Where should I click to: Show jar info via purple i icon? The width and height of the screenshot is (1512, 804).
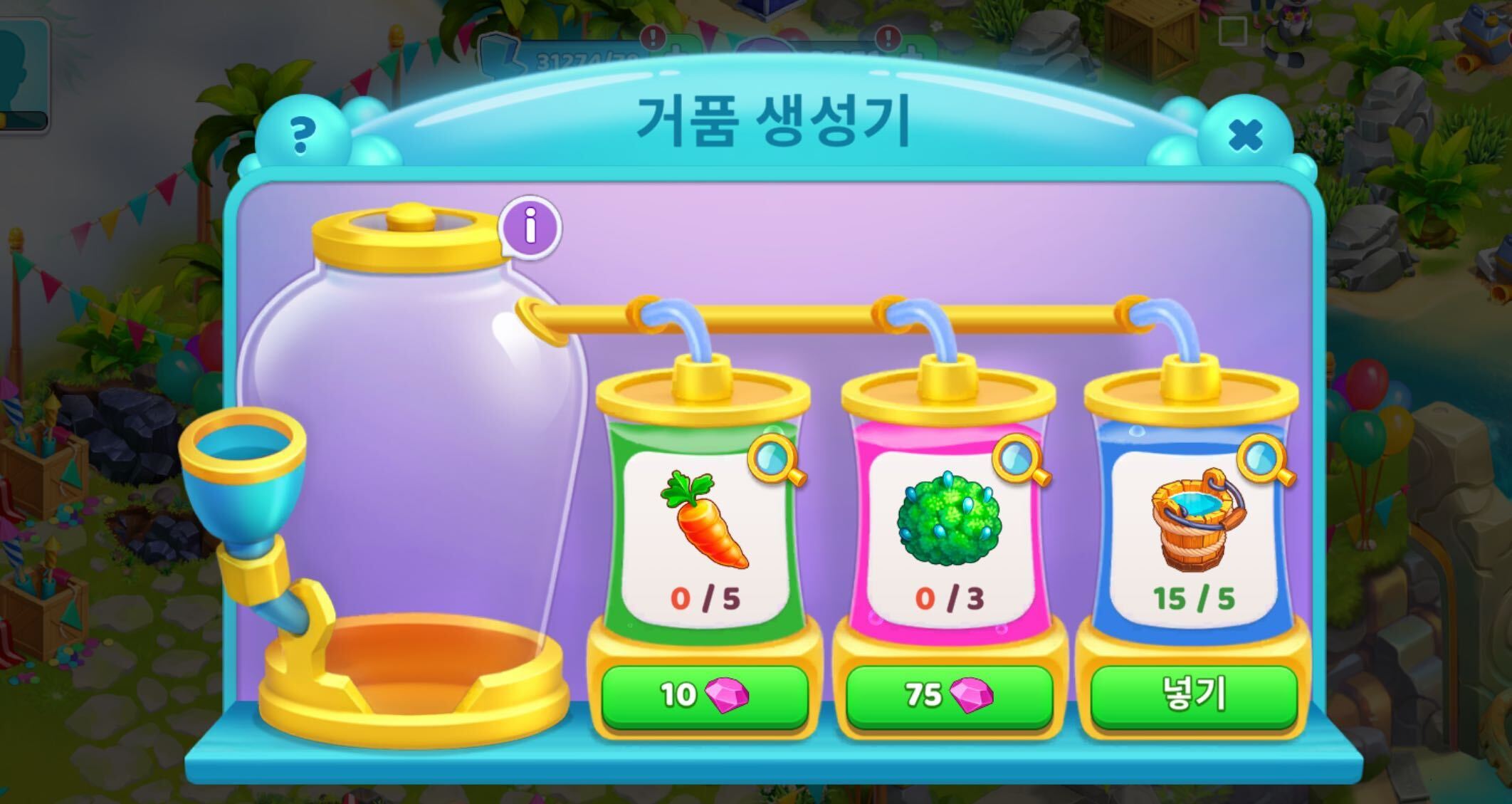click(530, 227)
